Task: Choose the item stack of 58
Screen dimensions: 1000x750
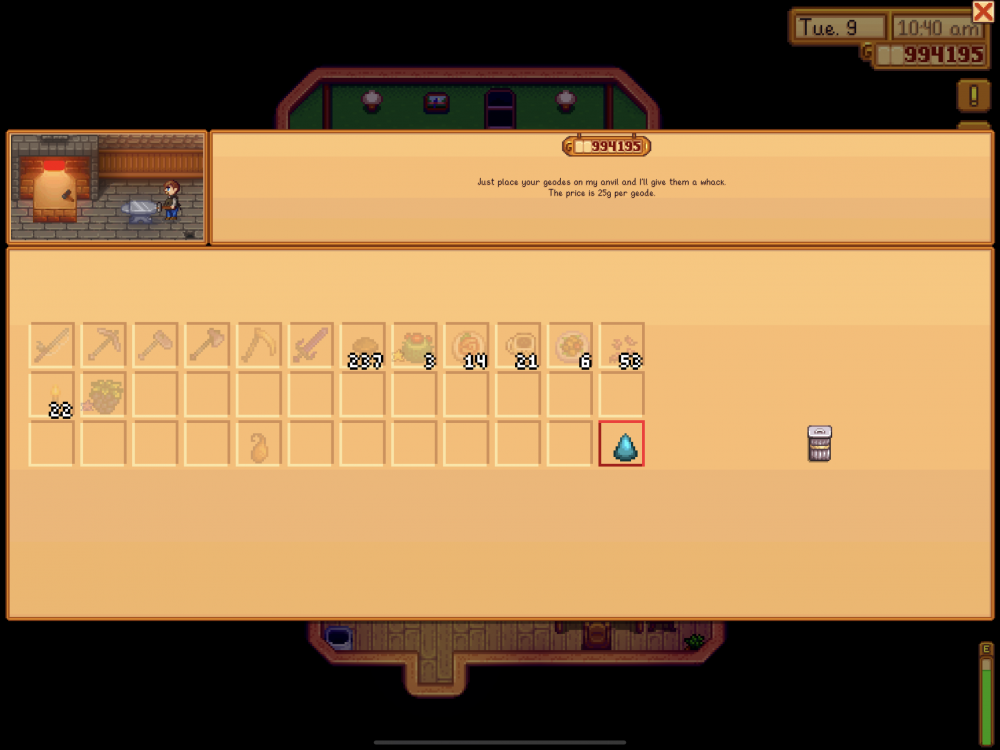Action: [622, 345]
